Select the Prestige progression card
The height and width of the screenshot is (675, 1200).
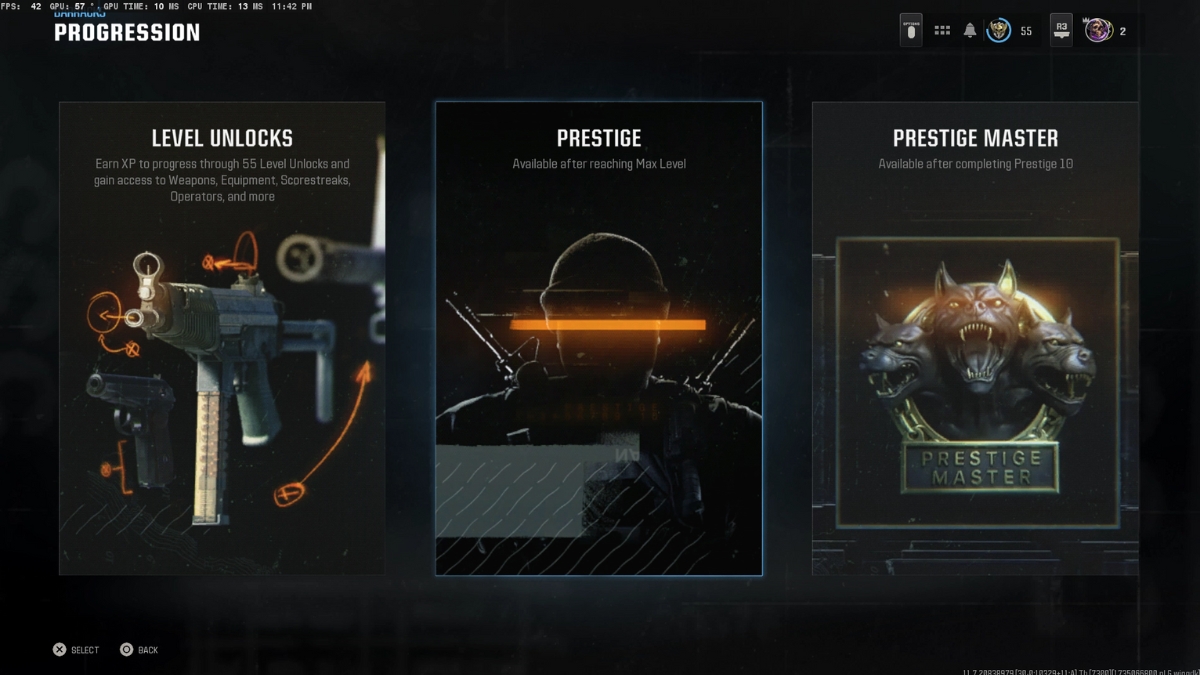coord(598,338)
